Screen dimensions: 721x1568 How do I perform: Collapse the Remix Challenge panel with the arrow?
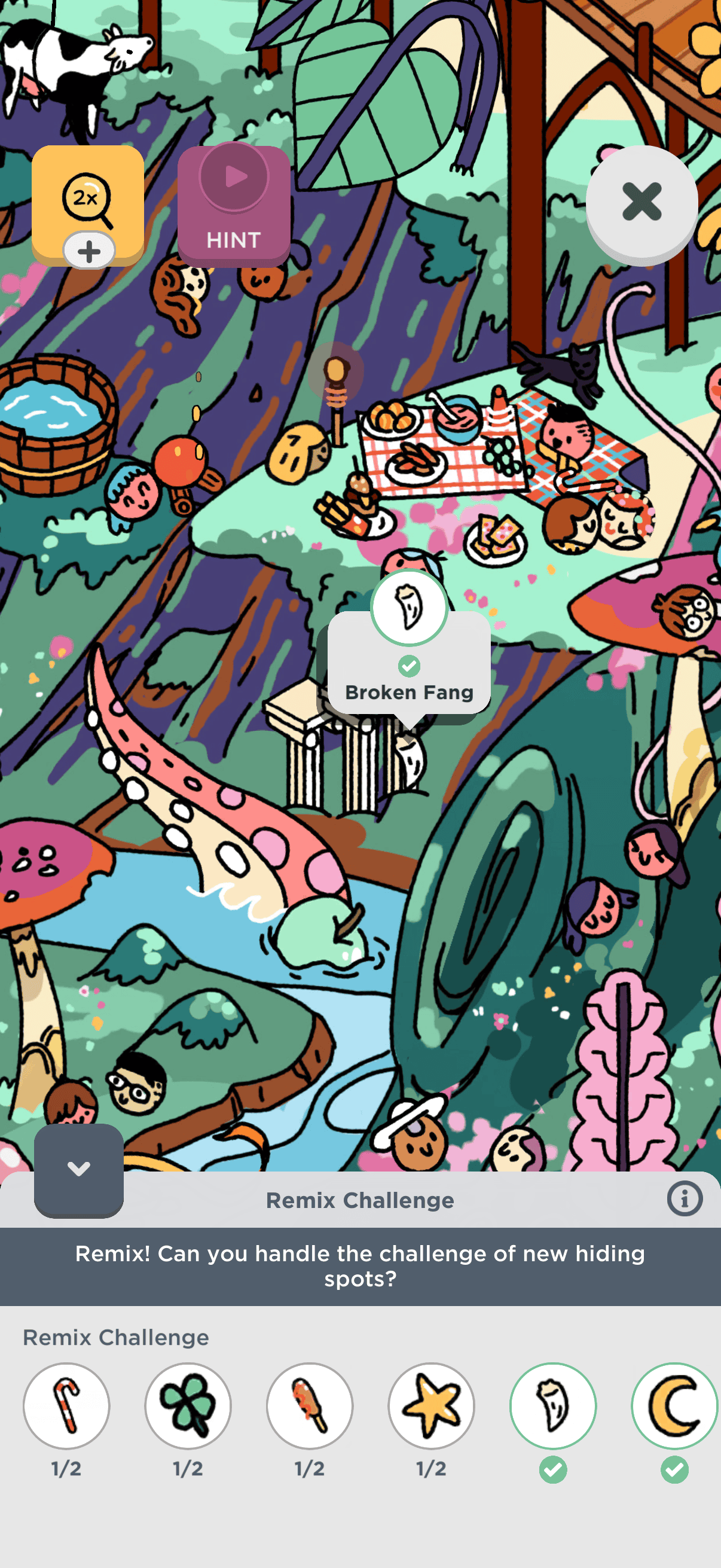pos(79,1169)
